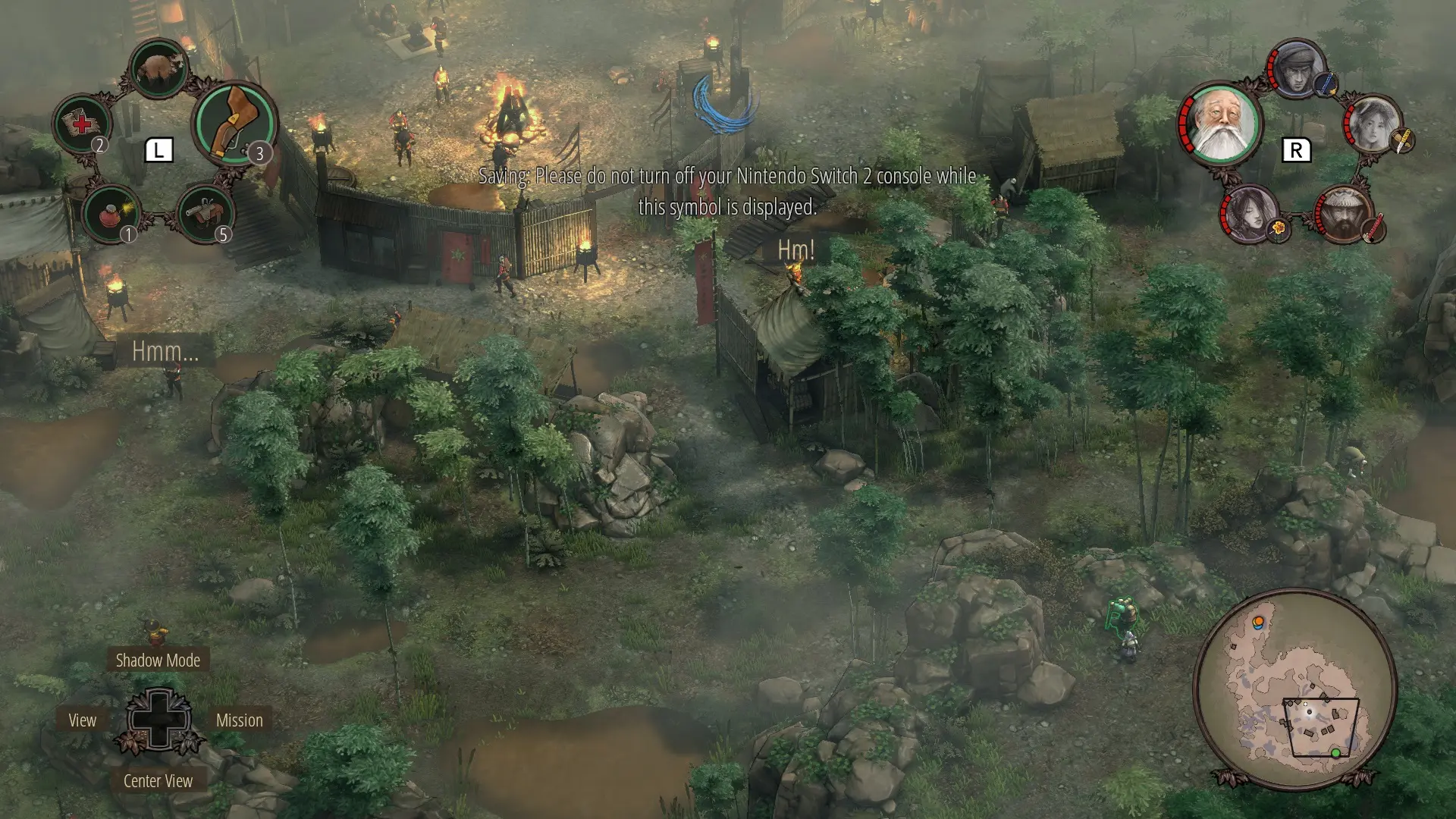Click the kunai badge on Hayato's portrait
Image resolution: width=1456 pixels, height=819 pixels.
pyautogui.click(x=1326, y=84)
